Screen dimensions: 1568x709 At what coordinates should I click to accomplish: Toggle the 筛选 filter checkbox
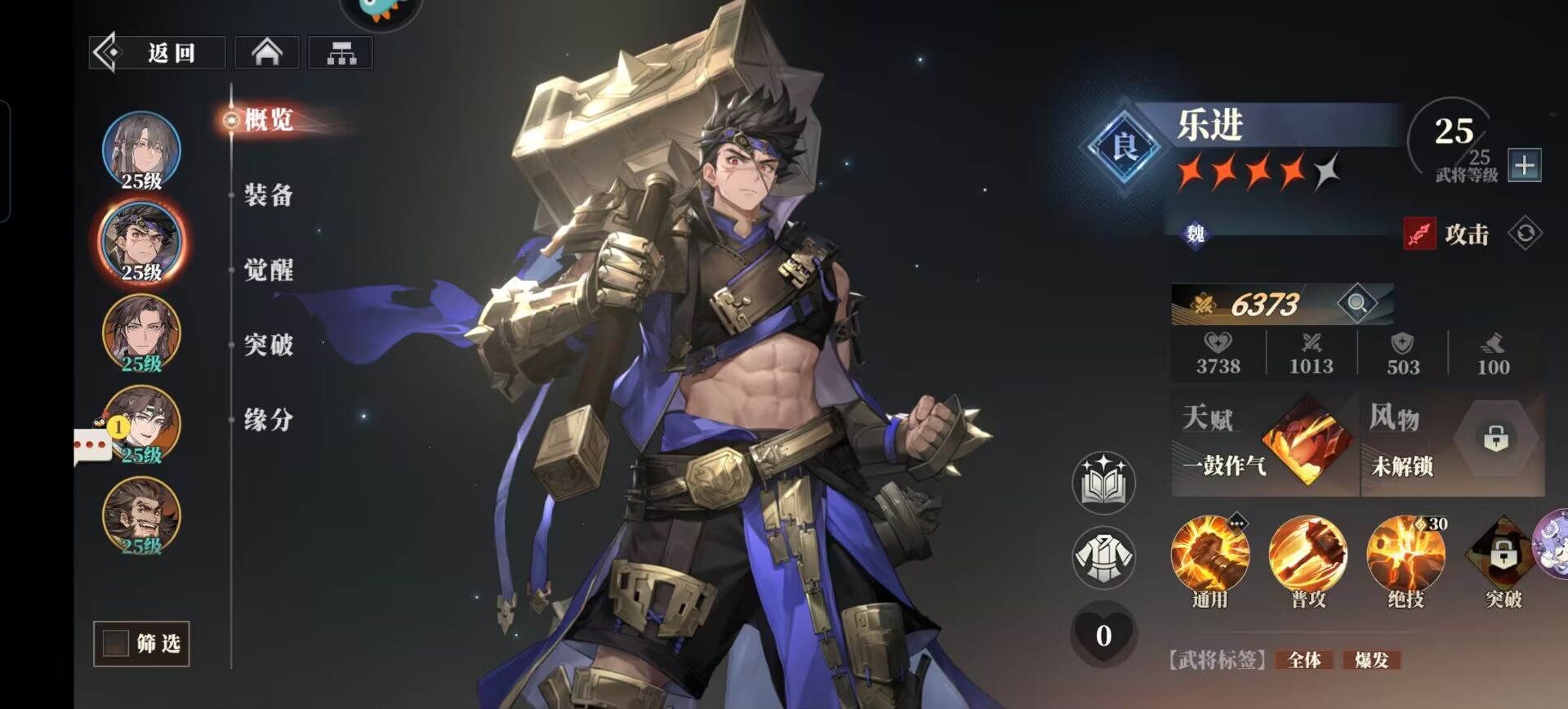coord(116,644)
